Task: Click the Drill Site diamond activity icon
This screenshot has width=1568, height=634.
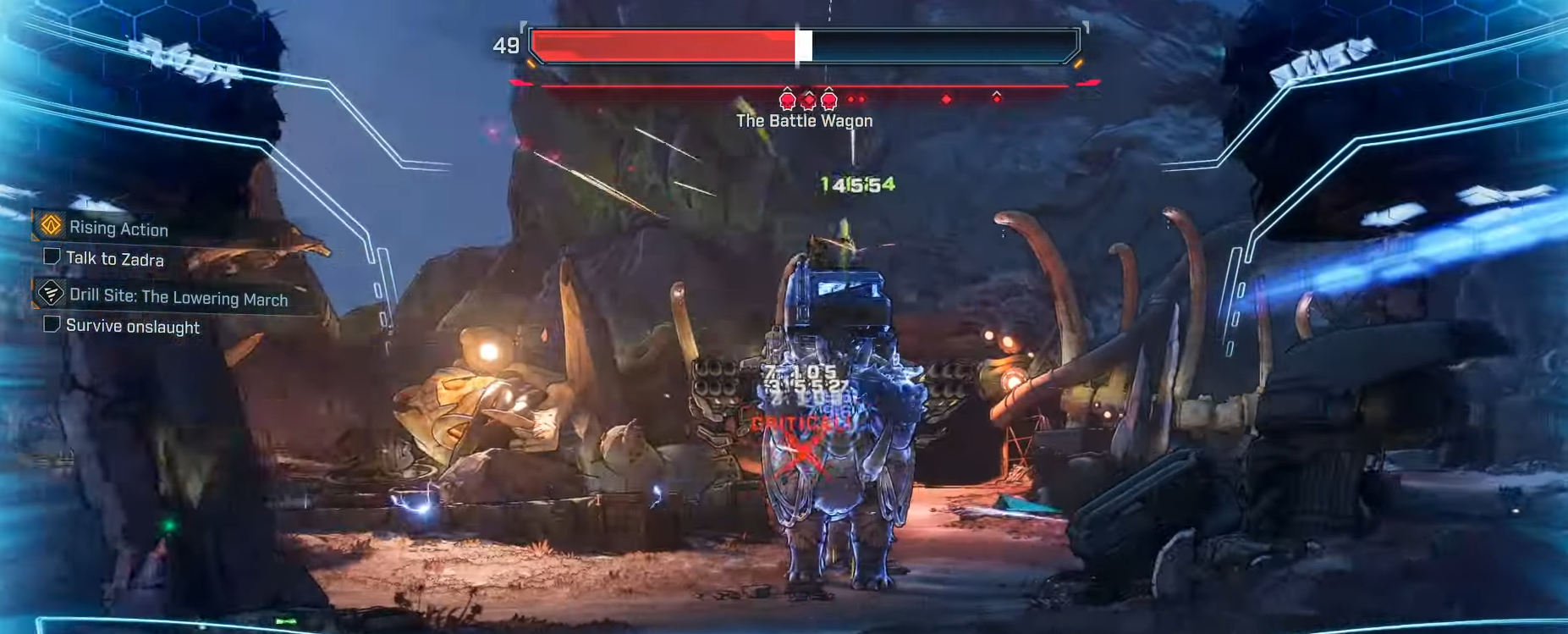Action: (51, 293)
